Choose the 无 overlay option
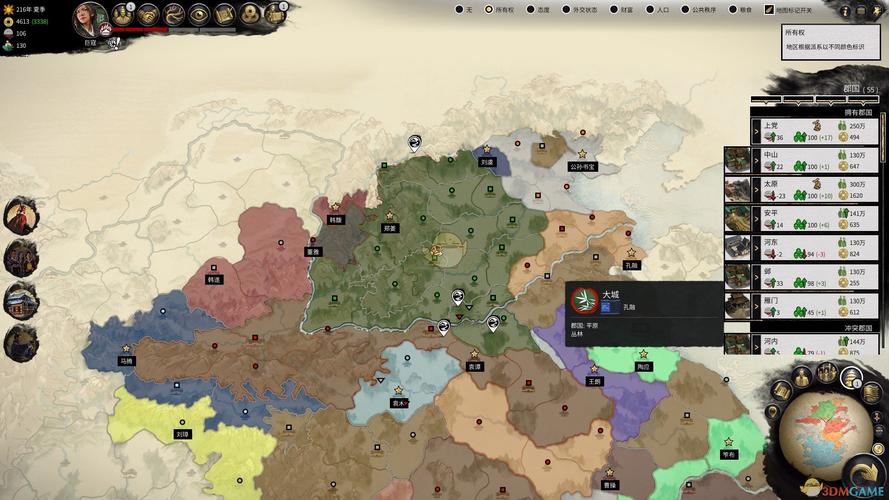889x500 pixels. (458, 10)
